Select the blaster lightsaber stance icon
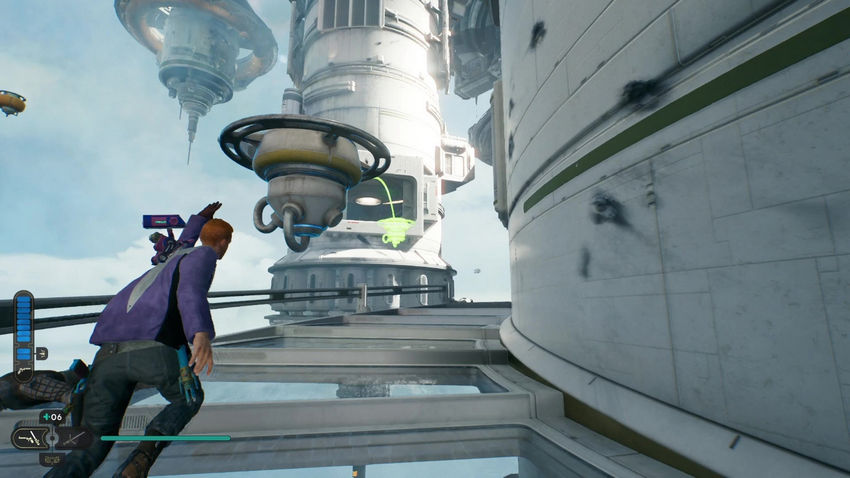850x478 pixels. click(x=32, y=438)
